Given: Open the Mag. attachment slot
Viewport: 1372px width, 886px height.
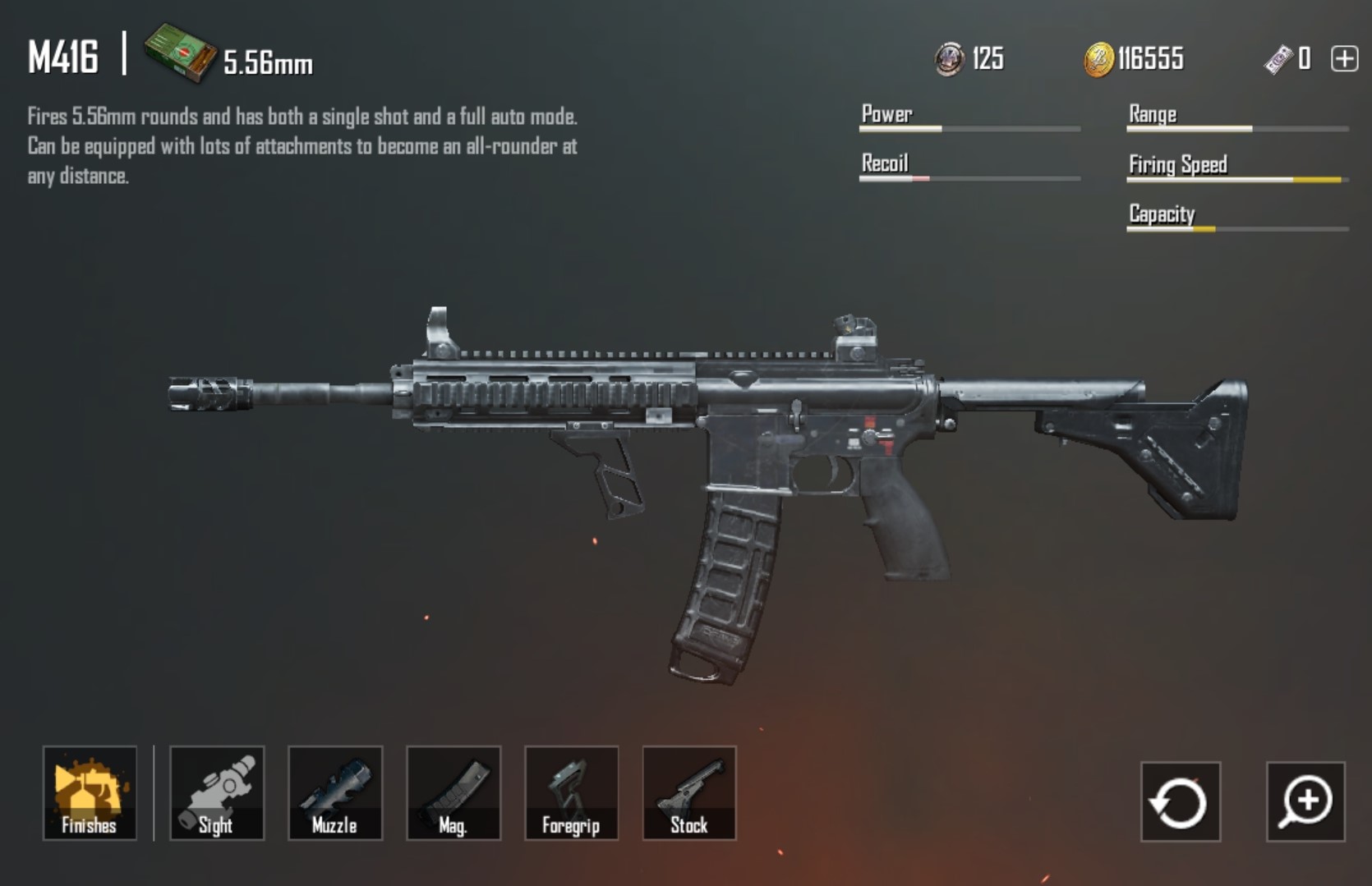Looking at the screenshot, I should coord(453,793).
